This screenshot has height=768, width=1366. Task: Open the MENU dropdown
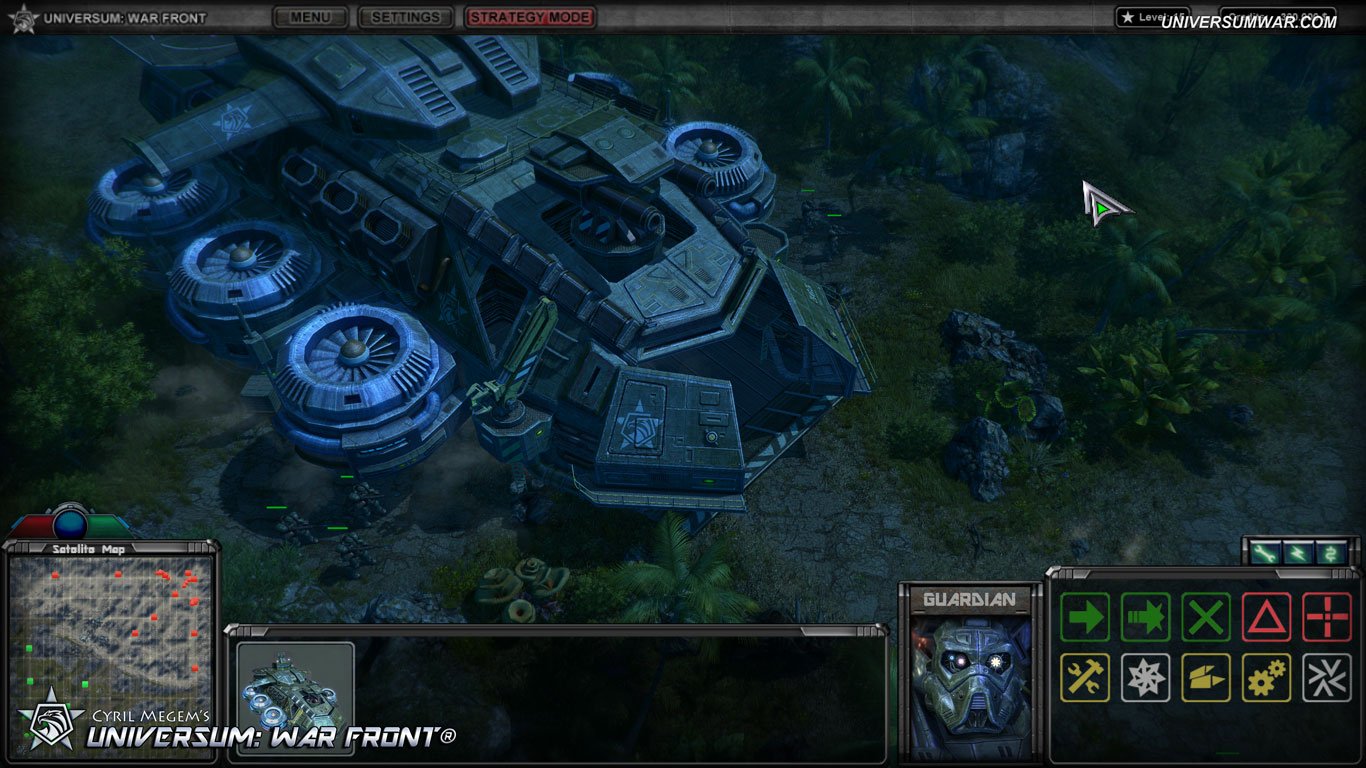pos(309,17)
